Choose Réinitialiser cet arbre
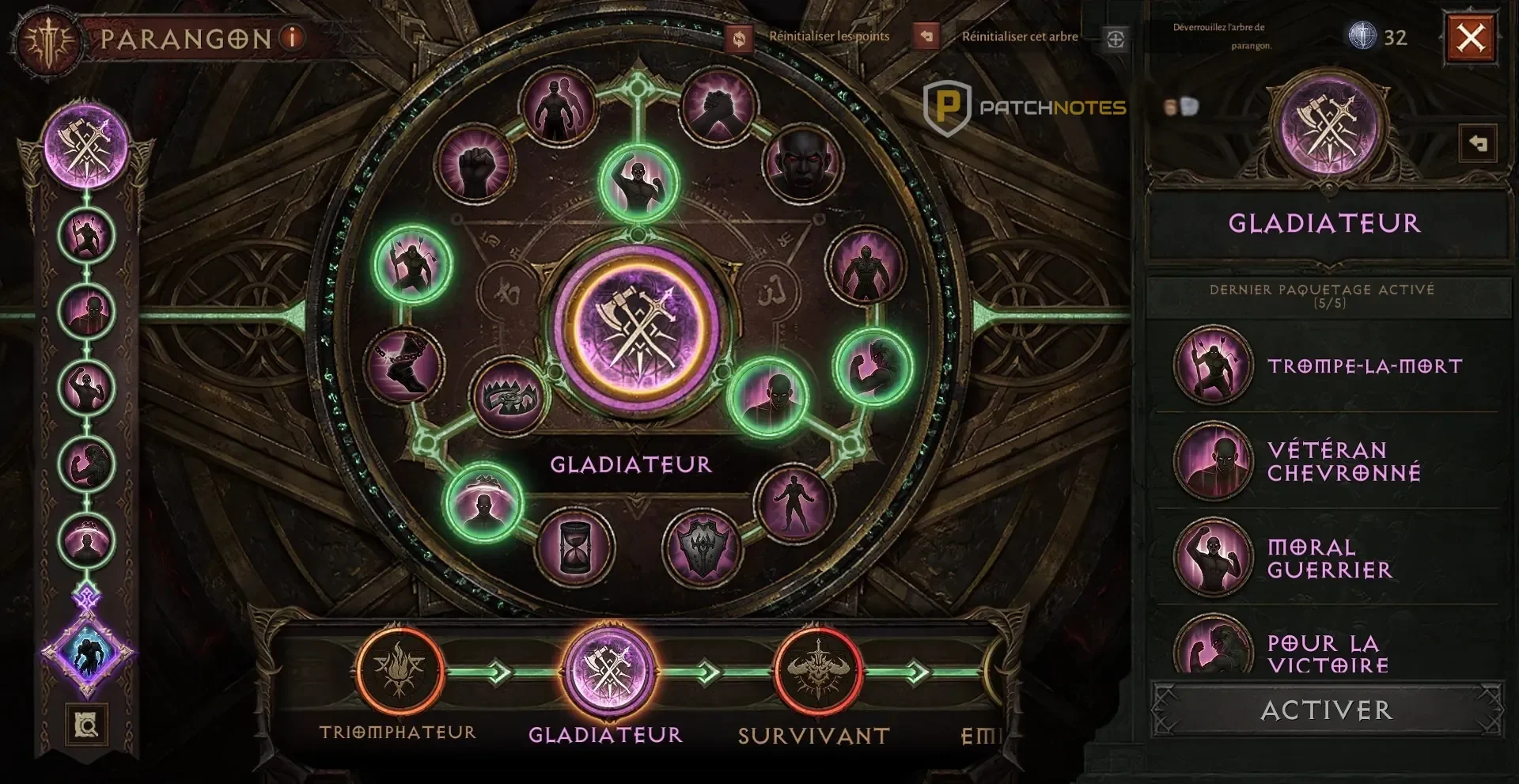 click(926, 36)
